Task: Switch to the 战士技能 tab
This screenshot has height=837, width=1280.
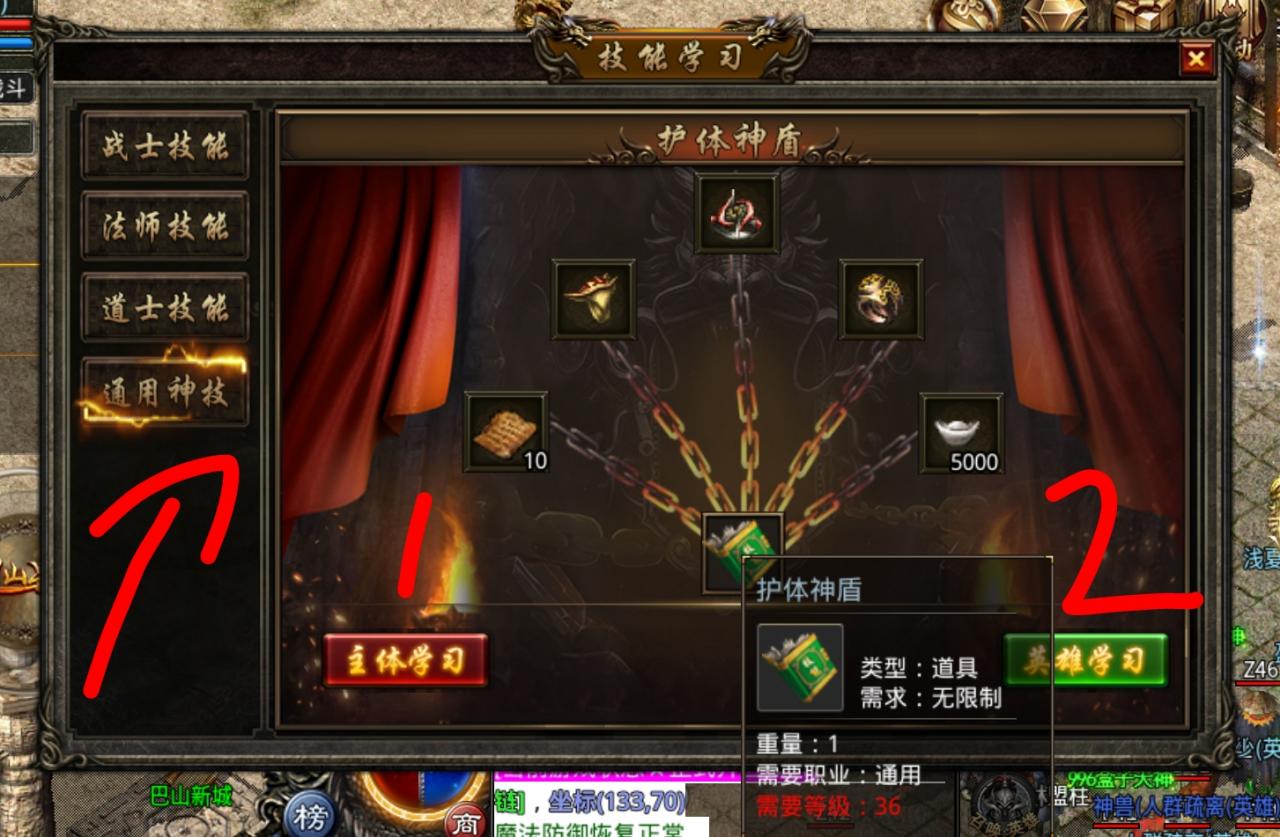Action: [165, 145]
